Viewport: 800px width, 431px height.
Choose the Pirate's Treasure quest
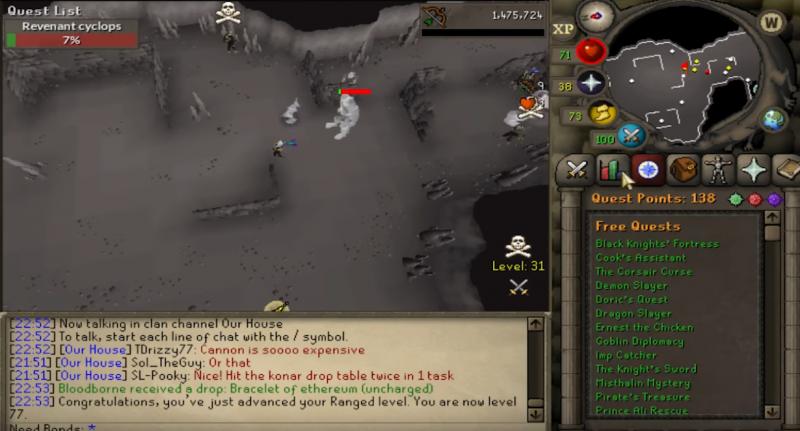tap(643, 397)
